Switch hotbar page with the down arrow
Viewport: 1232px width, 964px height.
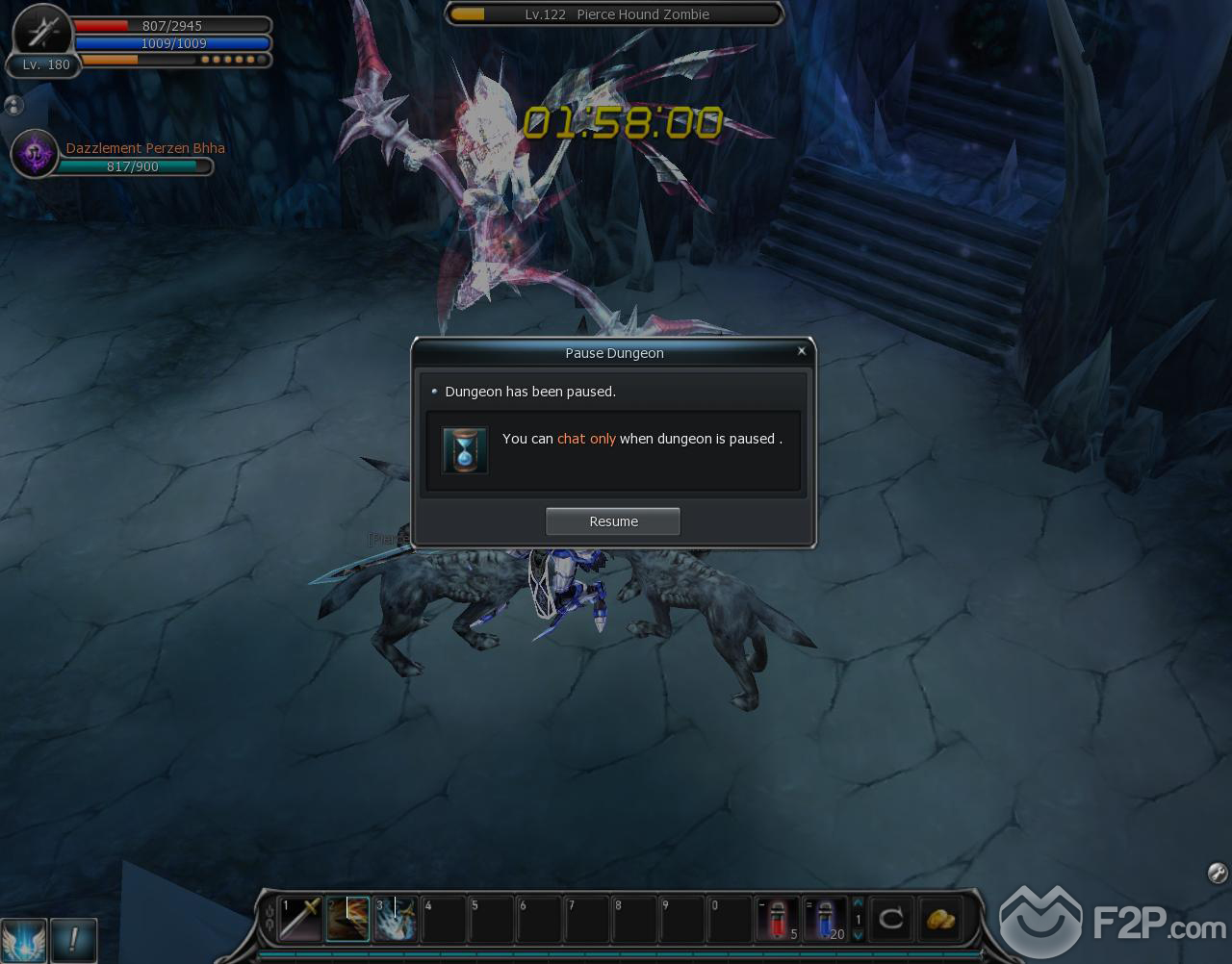(x=859, y=935)
